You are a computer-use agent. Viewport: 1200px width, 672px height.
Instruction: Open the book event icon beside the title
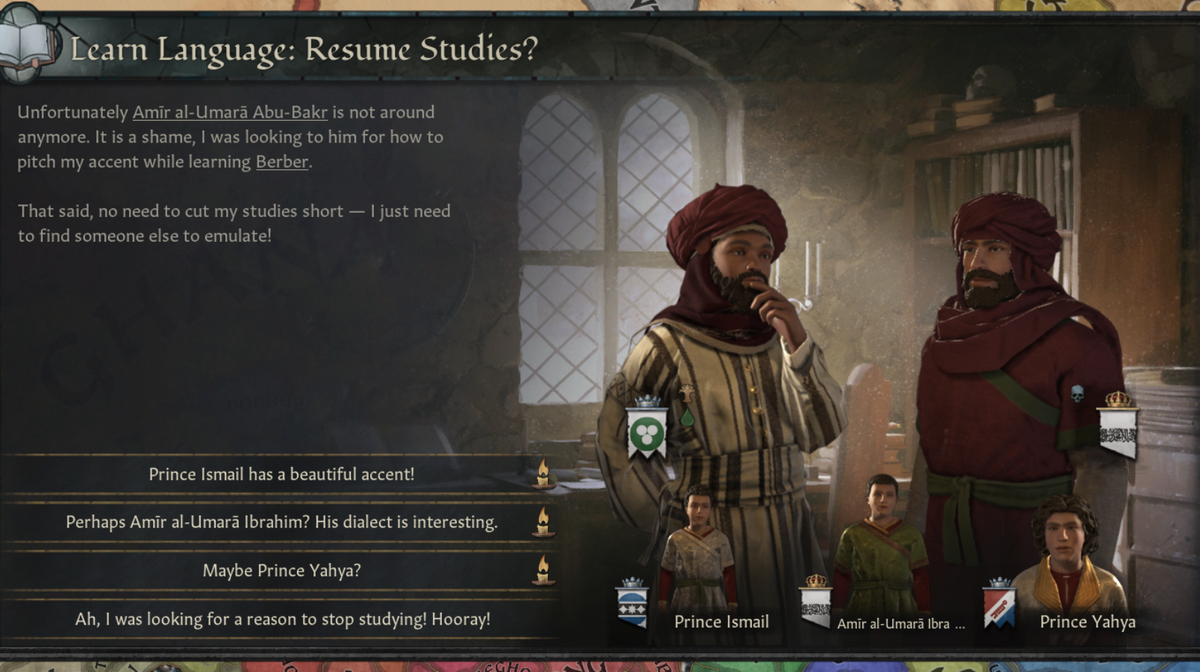tap(25, 42)
